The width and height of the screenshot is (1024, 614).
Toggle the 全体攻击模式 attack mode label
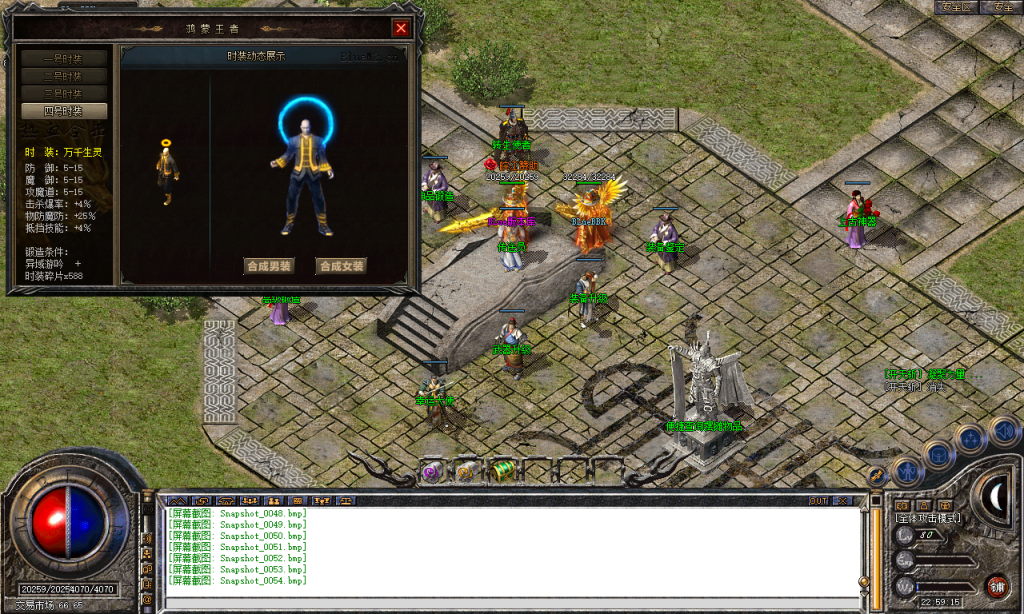[x=927, y=518]
